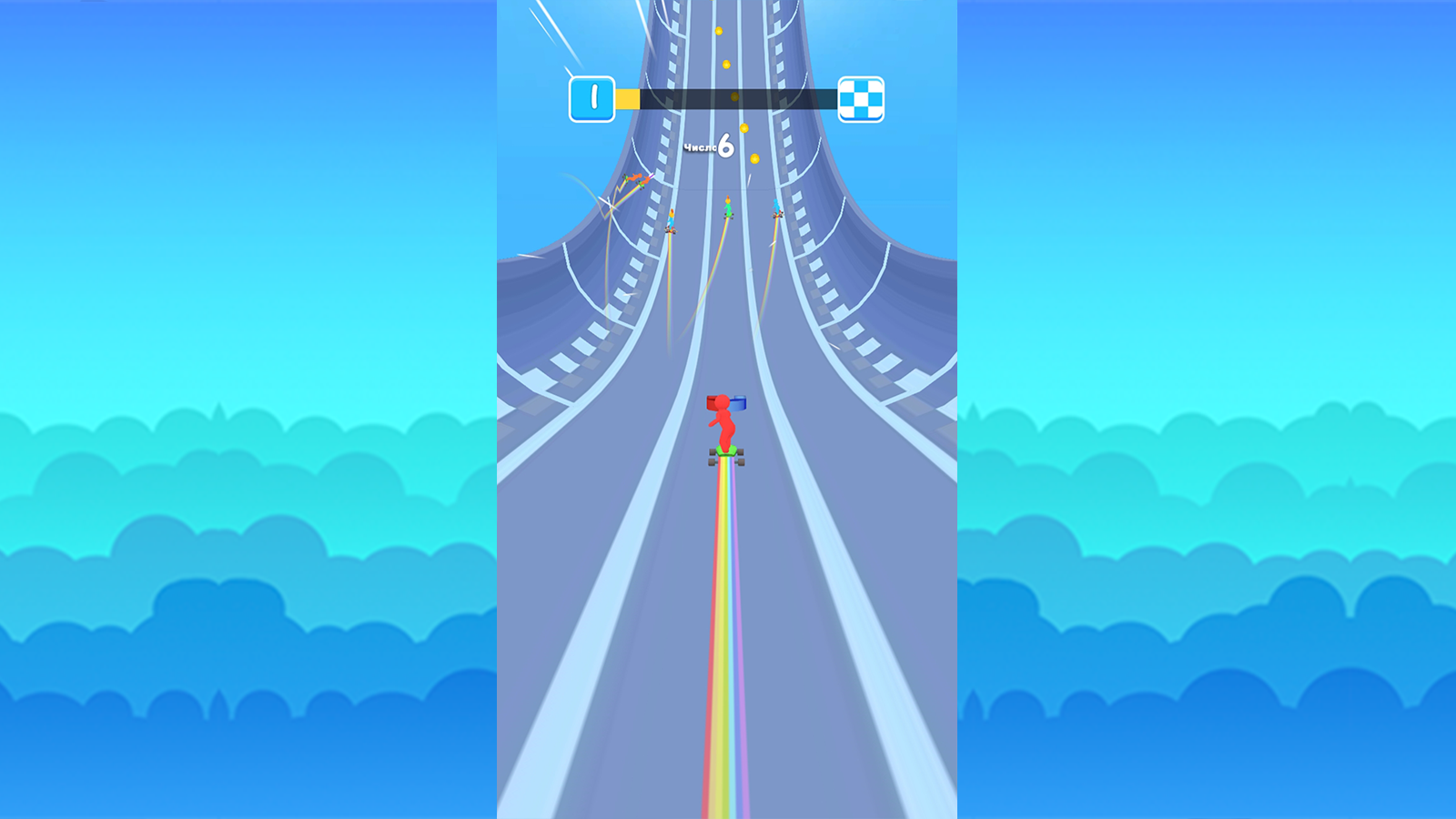
Task: Click the checkered finish flag icon
Action: (862, 97)
